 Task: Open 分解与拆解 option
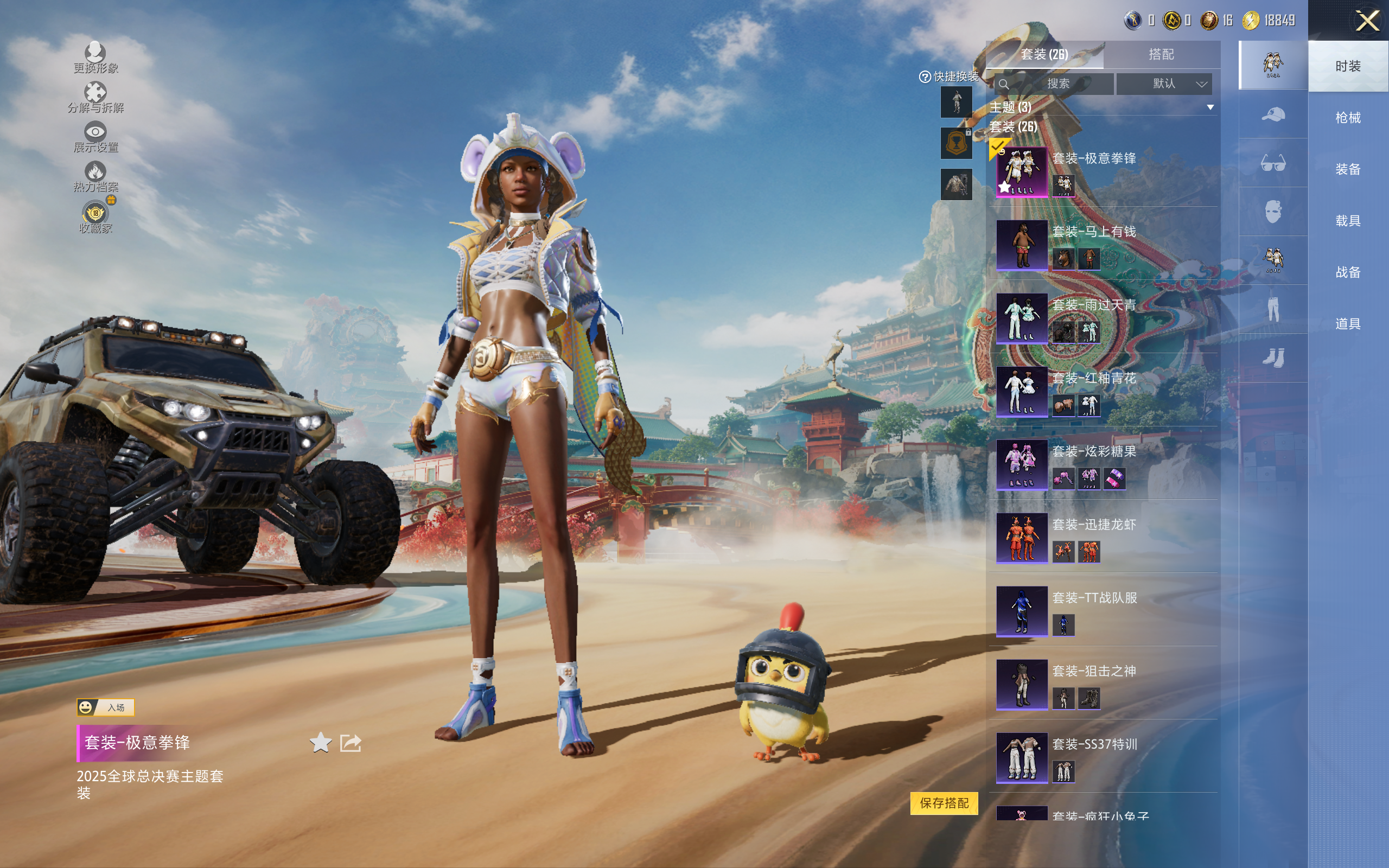tap(95, 98)
